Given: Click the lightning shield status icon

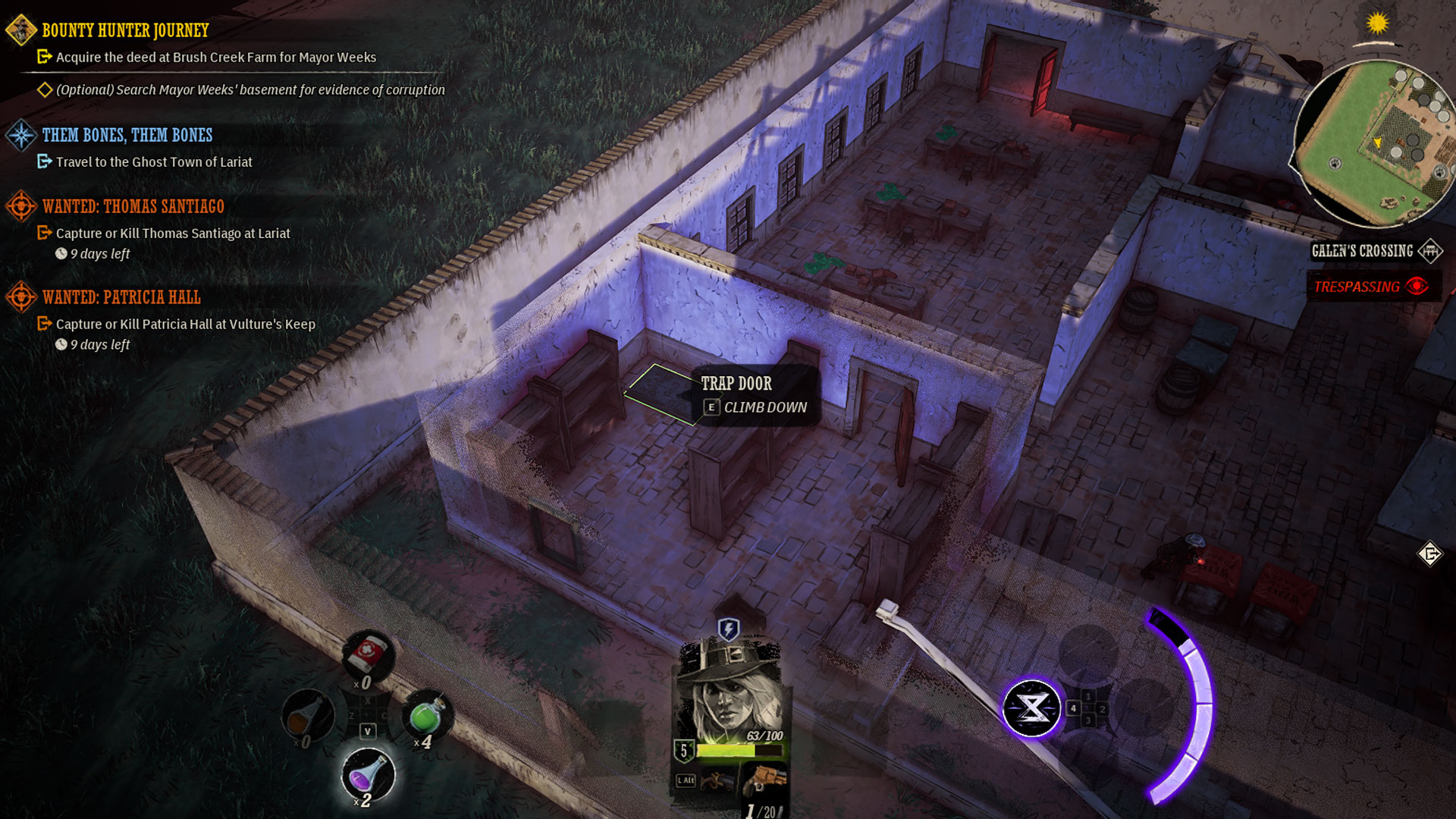Looking at the screenshot, I should coord(728,629).
